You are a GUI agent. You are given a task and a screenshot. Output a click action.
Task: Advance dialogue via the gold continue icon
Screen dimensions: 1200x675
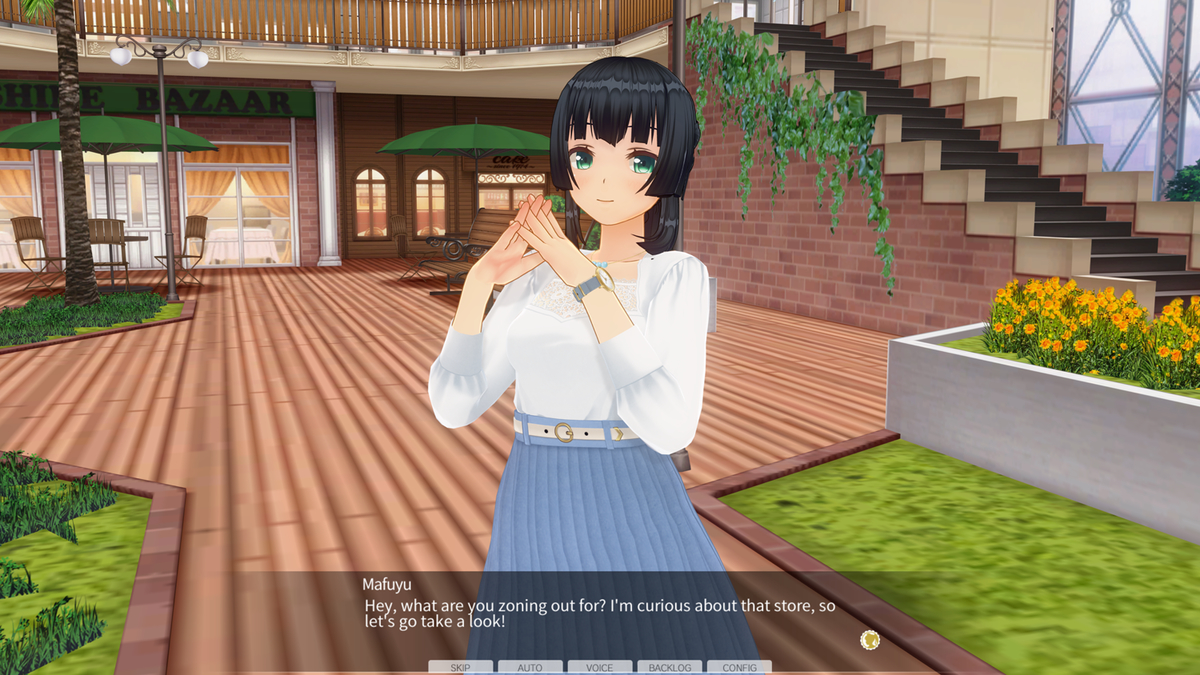coord(870,639)
